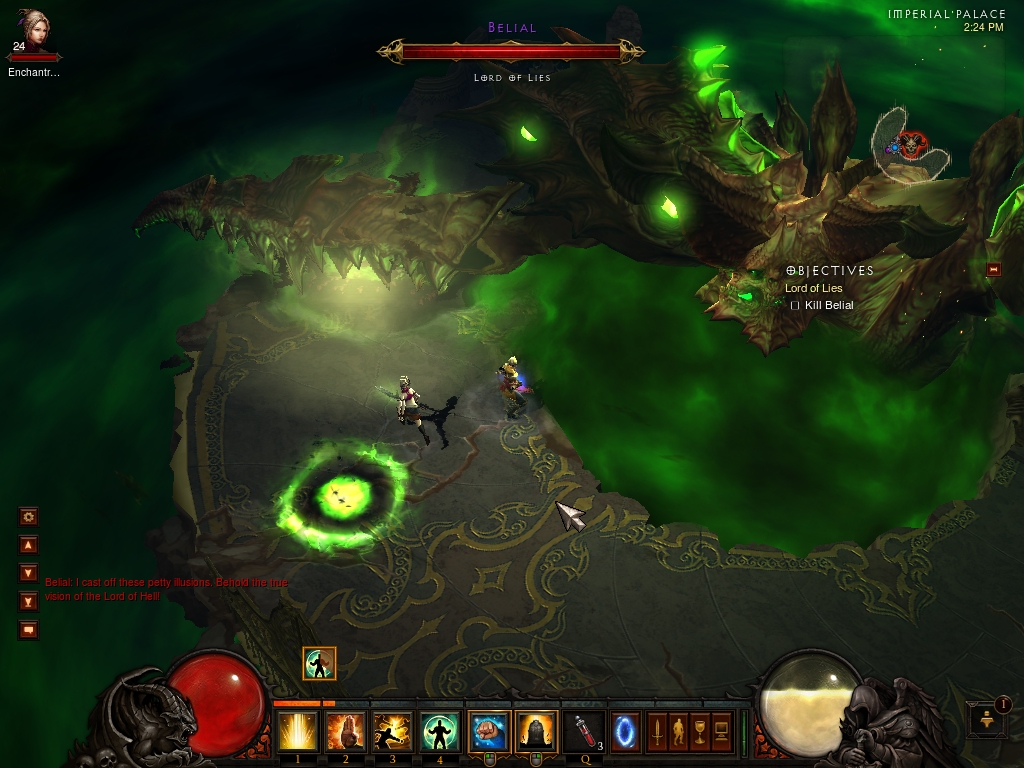The width and height of the screenshot is (1024, 768).
Task: Open chat options gear button
Action: (x=28, y=517)
